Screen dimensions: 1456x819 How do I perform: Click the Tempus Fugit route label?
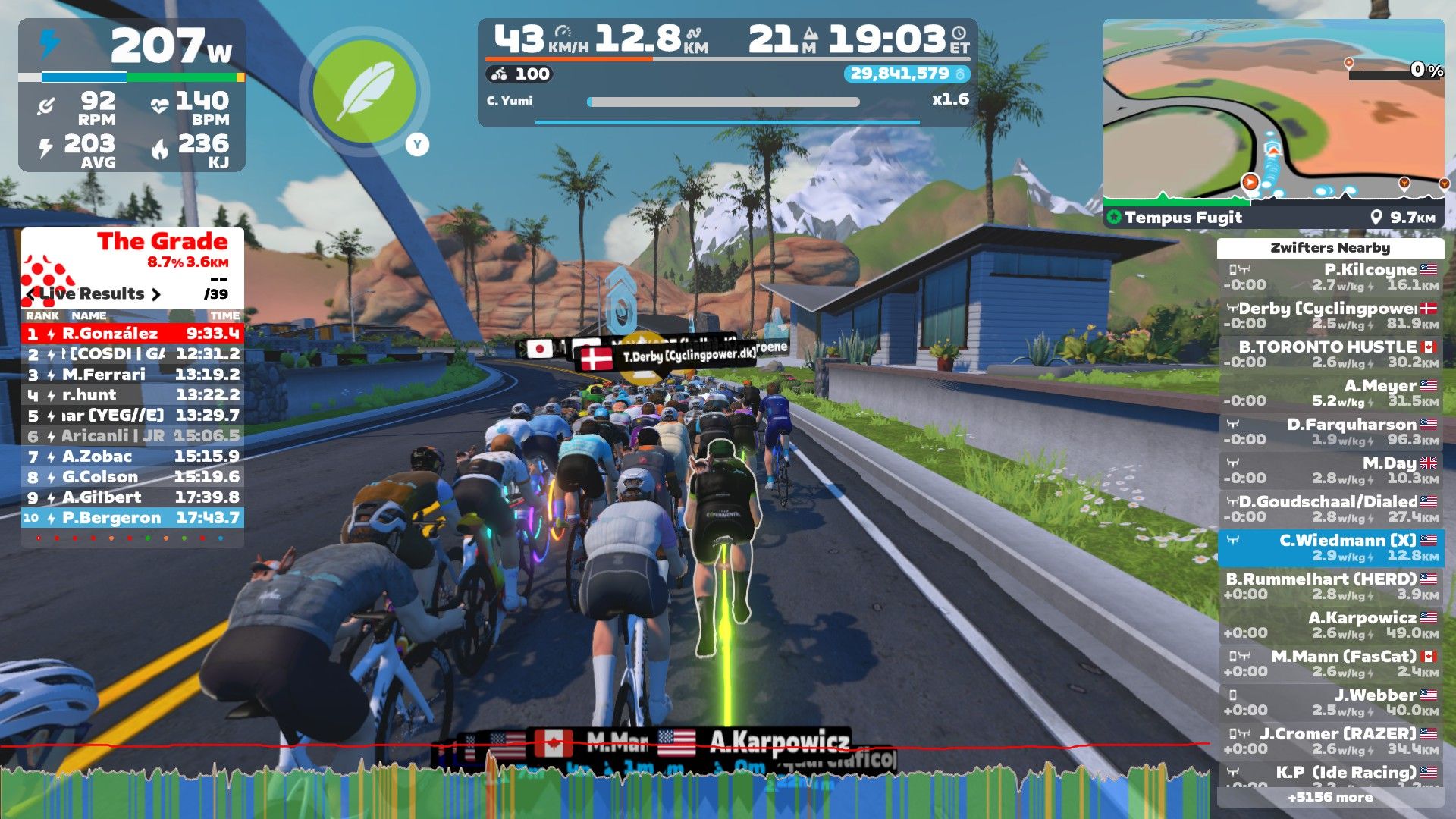tap(1182, 218)
